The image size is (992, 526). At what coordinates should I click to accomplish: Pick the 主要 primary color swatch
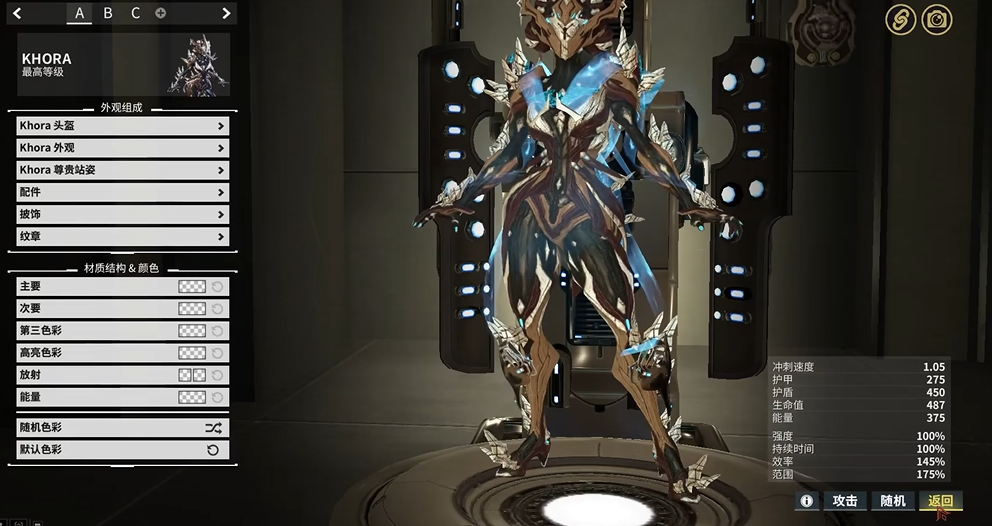[x=191, y=287]
